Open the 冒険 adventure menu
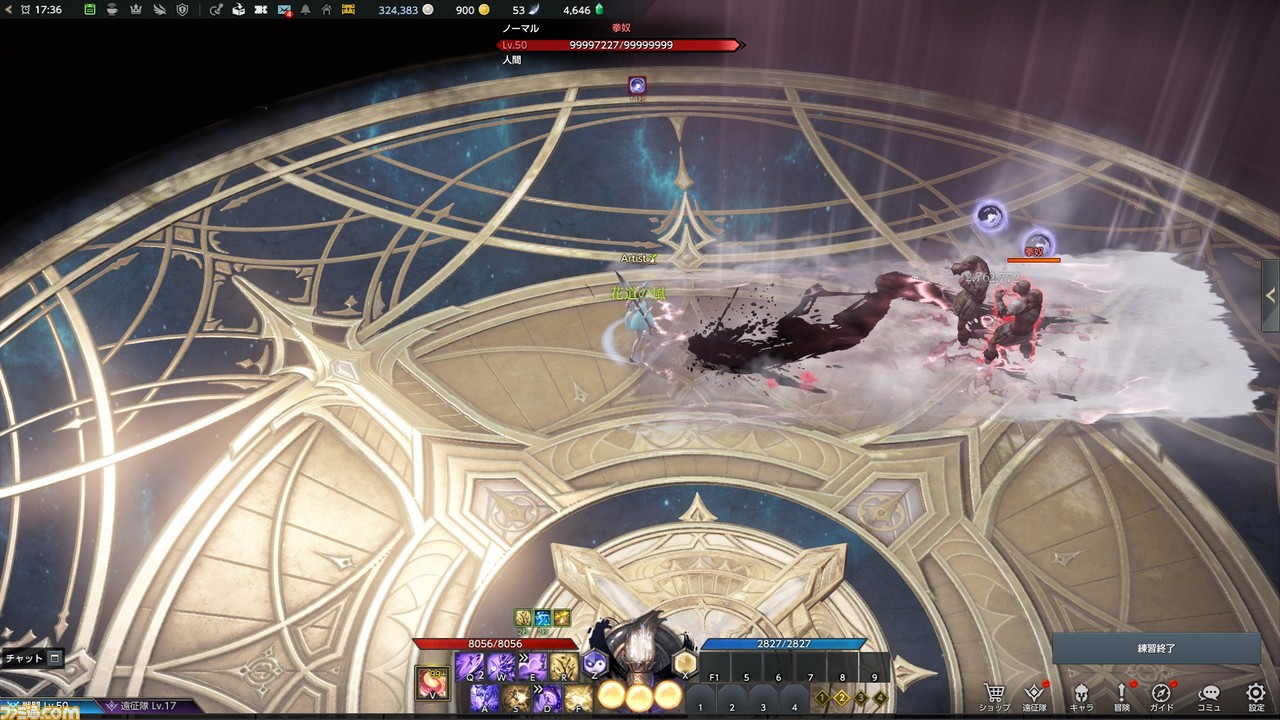Screen dimensions: 1280x720 pos(1121,696)
